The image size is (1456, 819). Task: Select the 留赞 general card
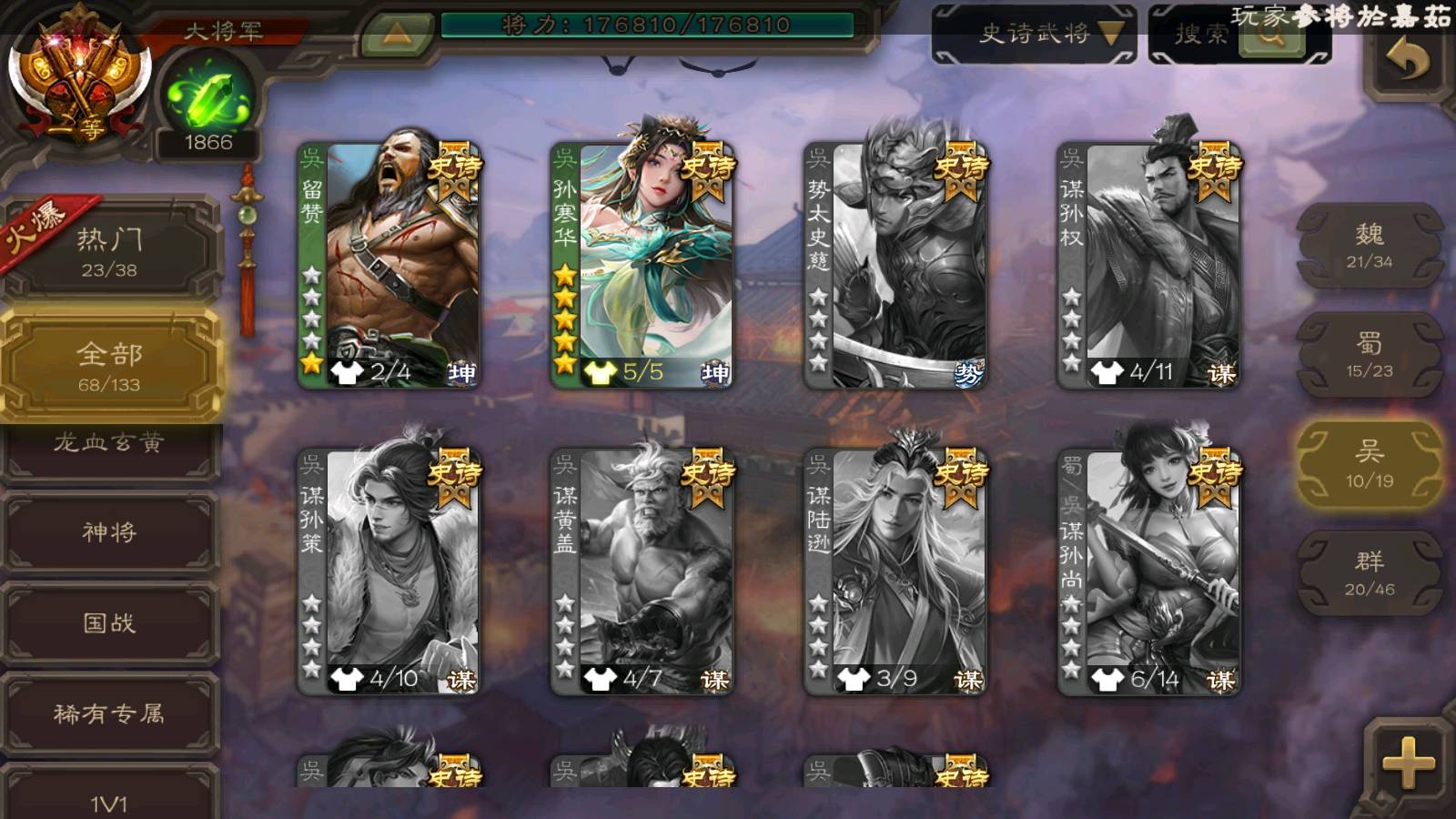389,264
